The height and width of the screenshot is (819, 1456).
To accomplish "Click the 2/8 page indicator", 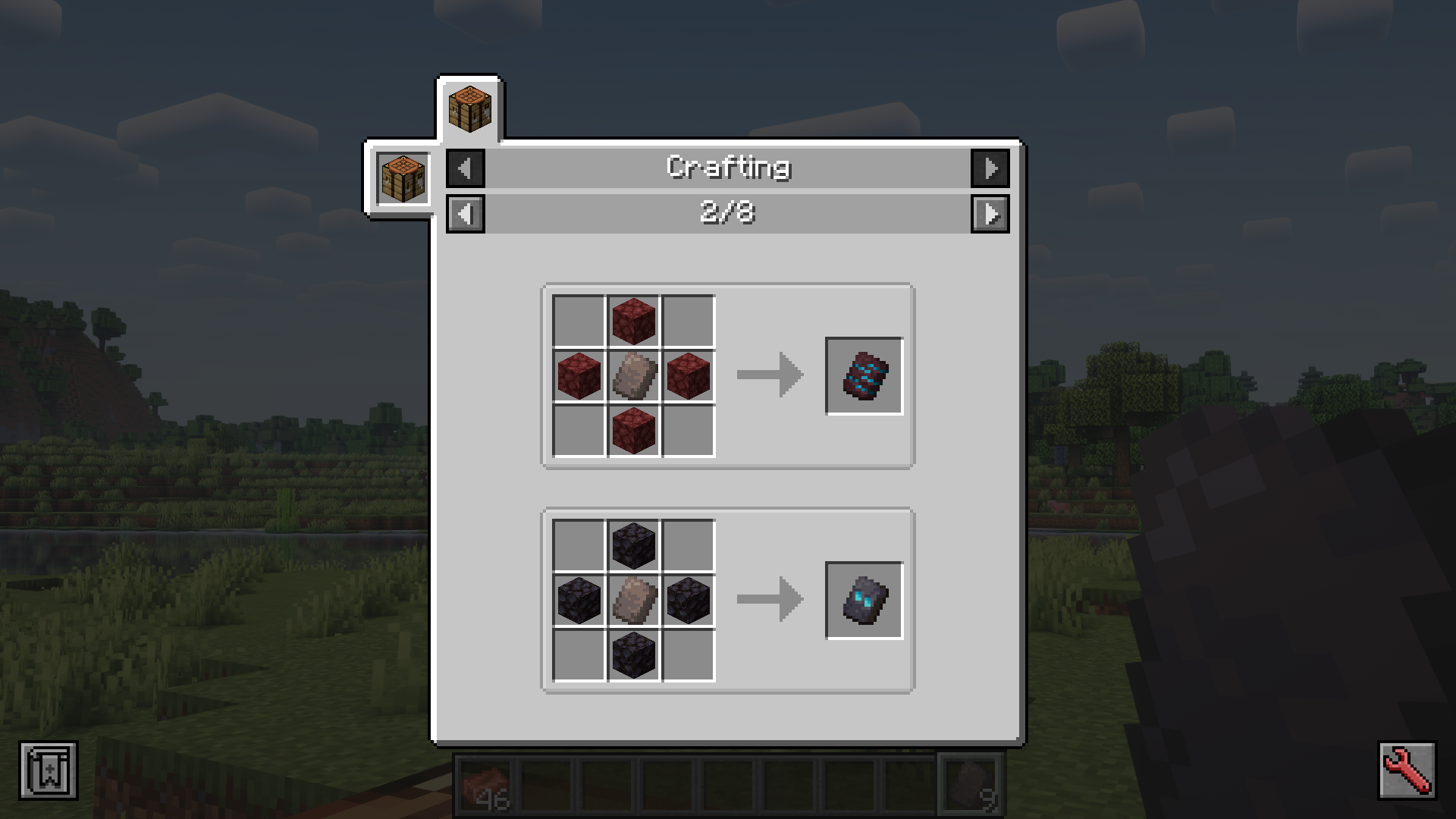I will (728, 215).
